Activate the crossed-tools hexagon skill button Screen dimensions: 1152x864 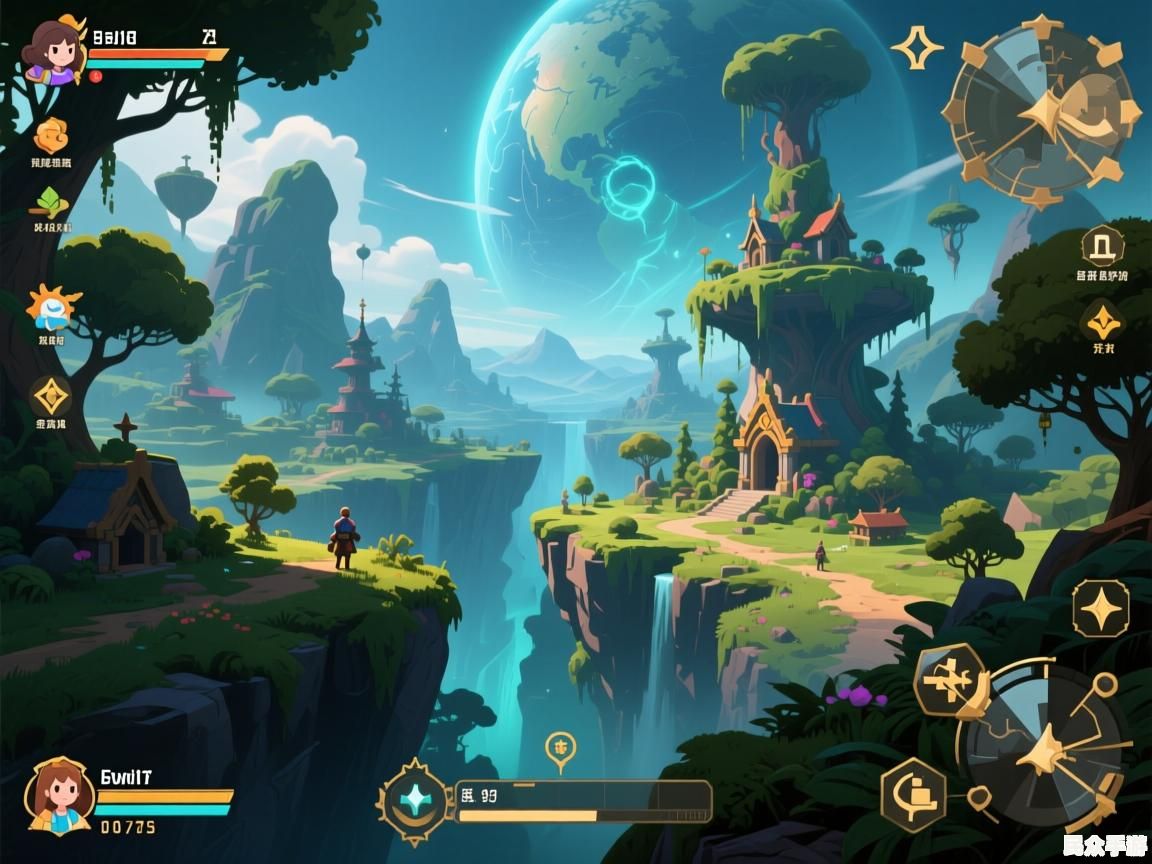point(948,682)
